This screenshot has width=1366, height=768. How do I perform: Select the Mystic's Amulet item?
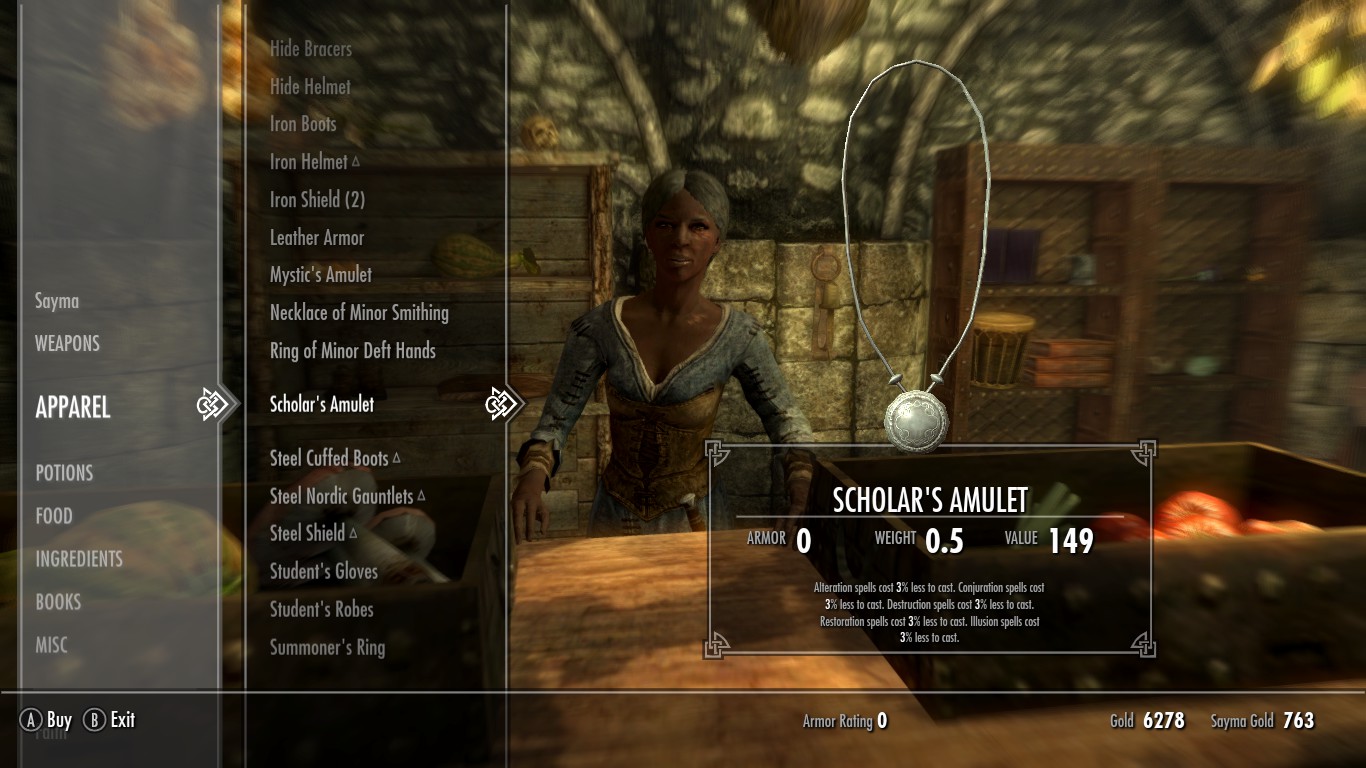[321, 275]
